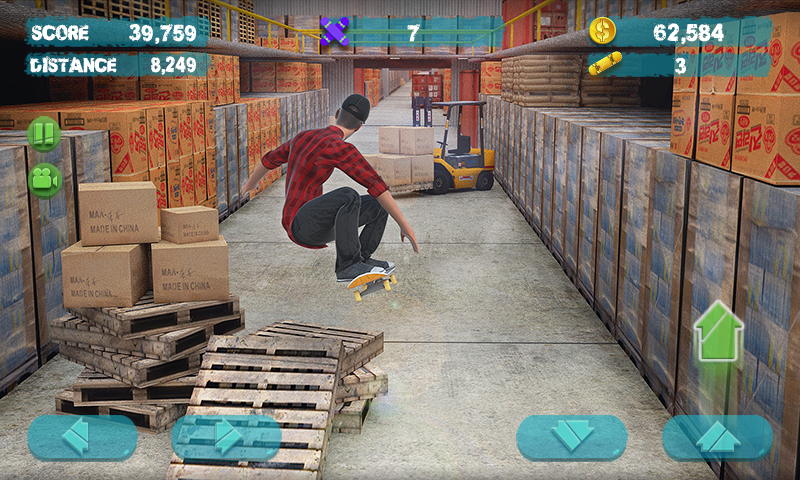Steer right with the right arrow button
Screen dimensions: 800x480
pyautogui.click(x=226, y=437)
